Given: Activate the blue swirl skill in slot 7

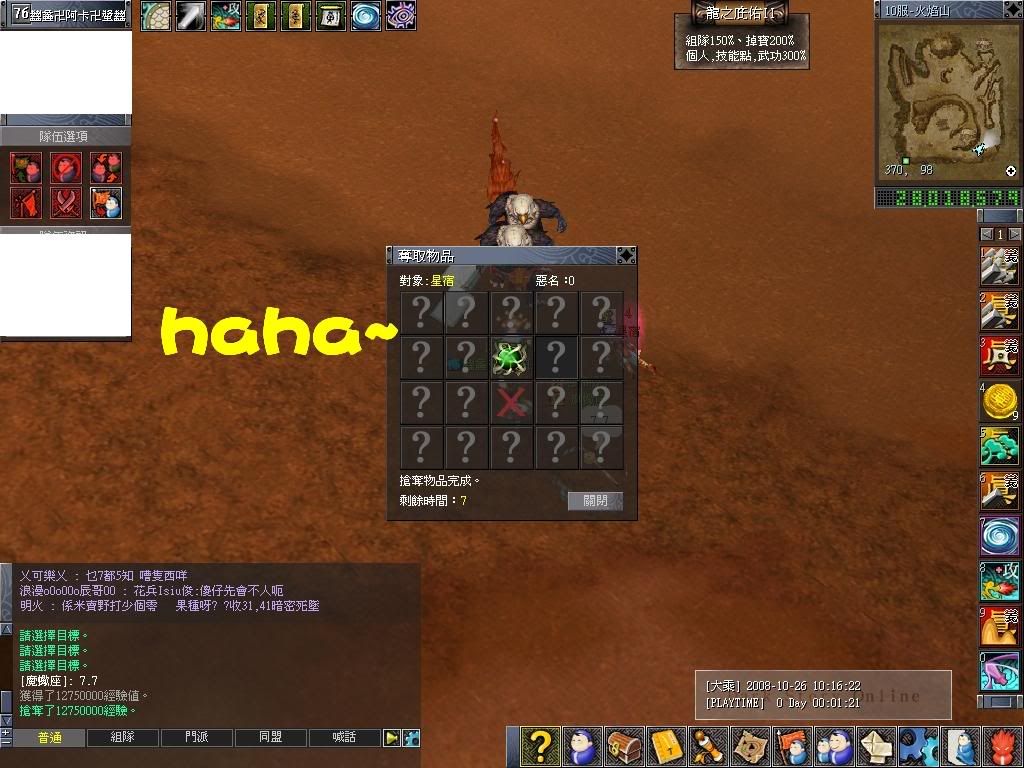Looking at the screenshot, I should pyautogui.click(x=998, y=537).
